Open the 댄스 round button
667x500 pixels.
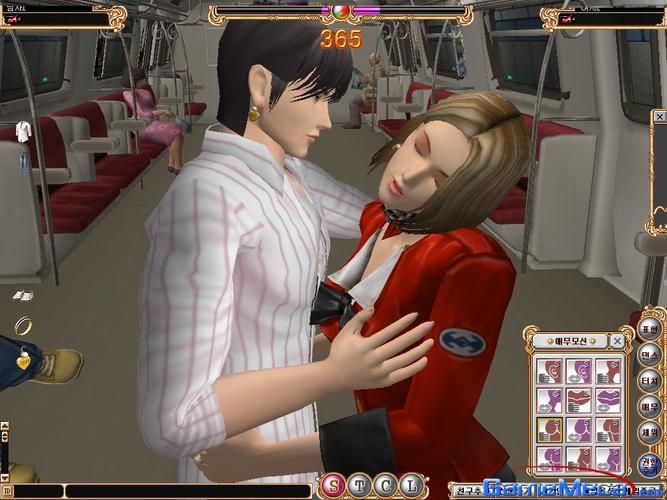[649, 354]
